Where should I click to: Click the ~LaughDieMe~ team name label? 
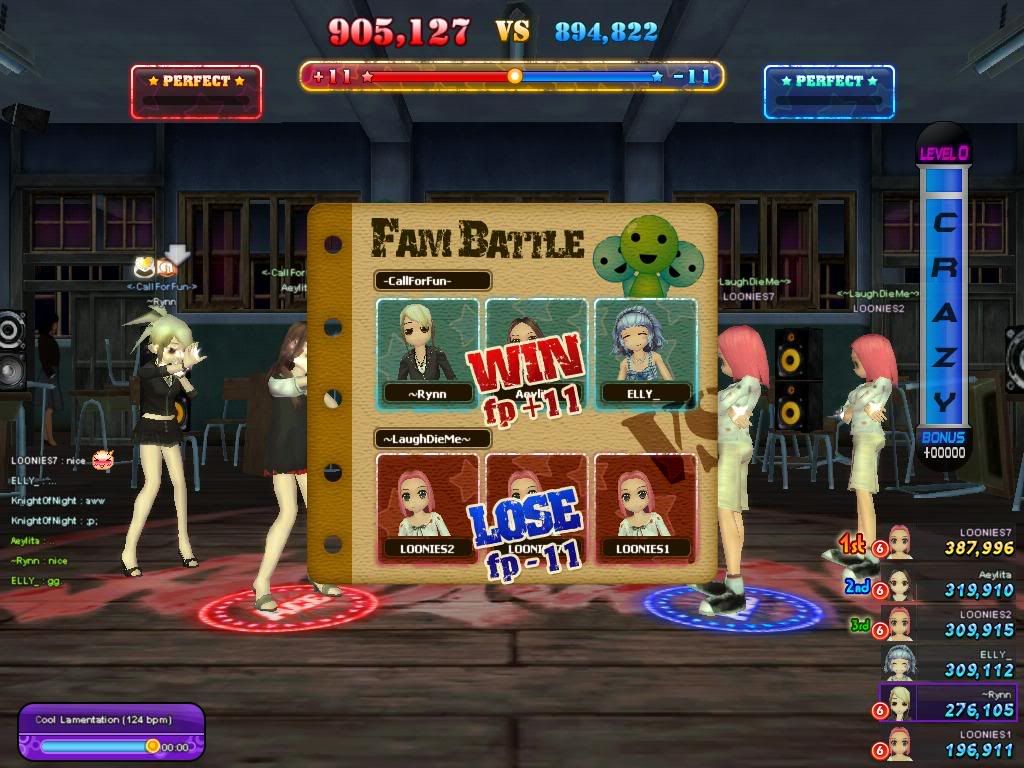tap(434, 438)
